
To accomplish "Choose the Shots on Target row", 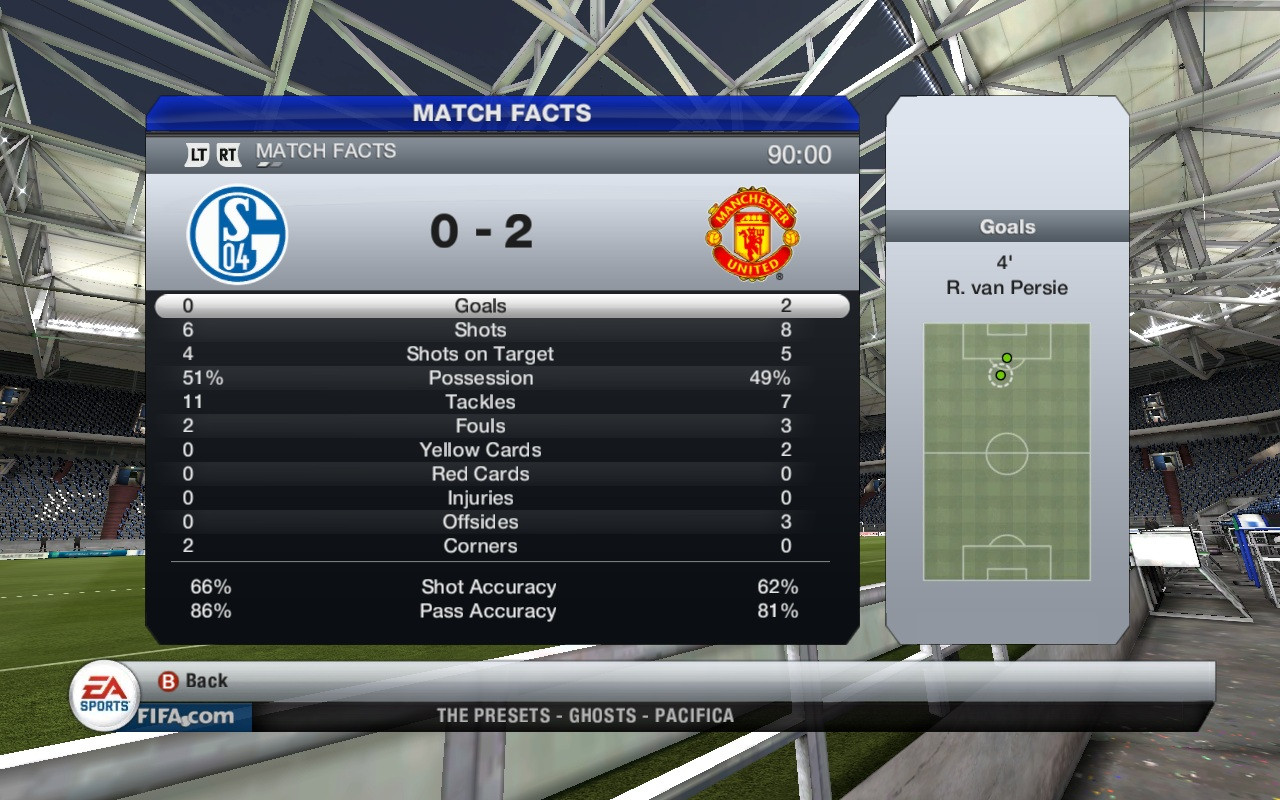I will pyautogui.click(x=481, y=354).
